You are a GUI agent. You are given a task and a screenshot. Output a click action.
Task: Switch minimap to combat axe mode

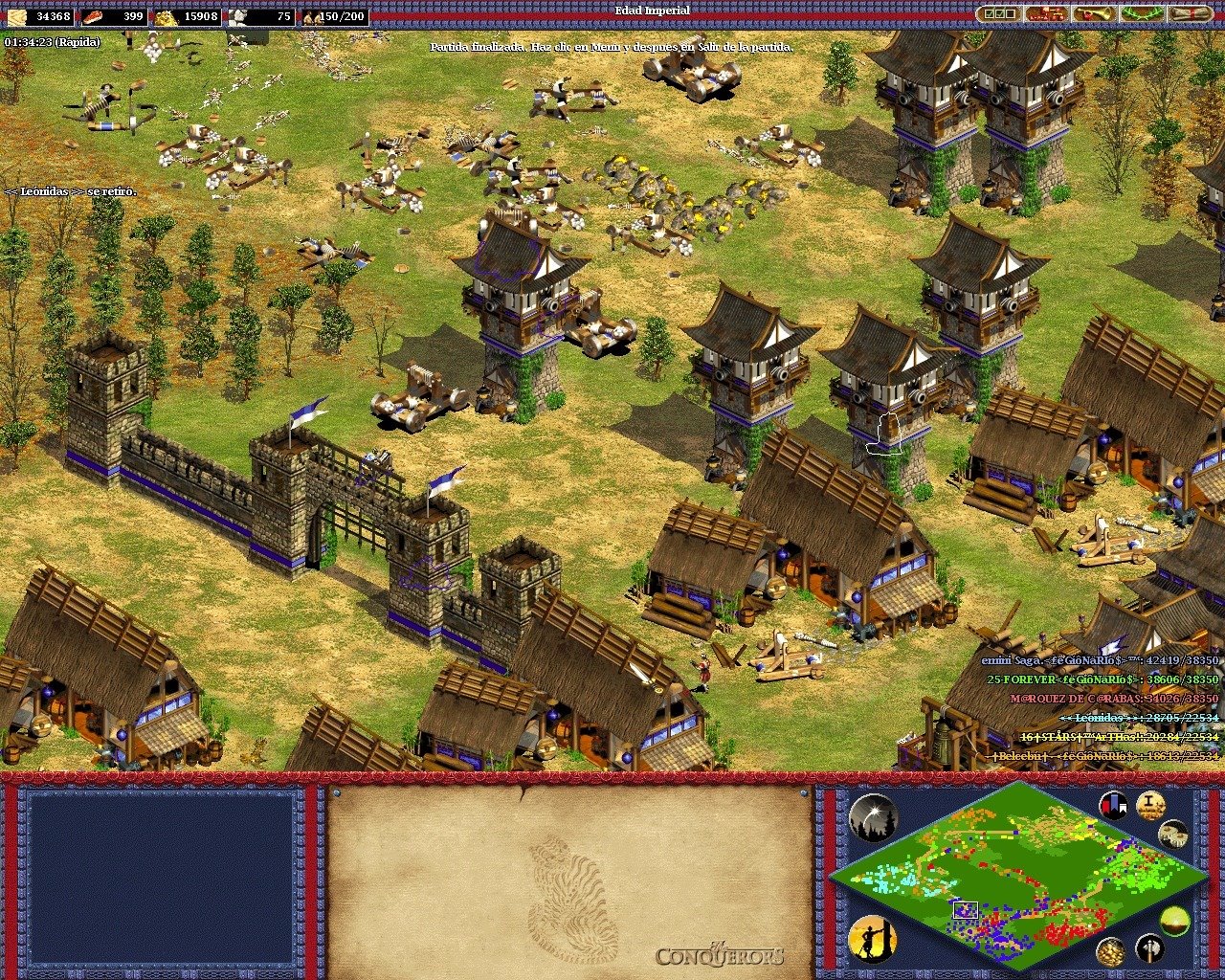point(1149,949)
